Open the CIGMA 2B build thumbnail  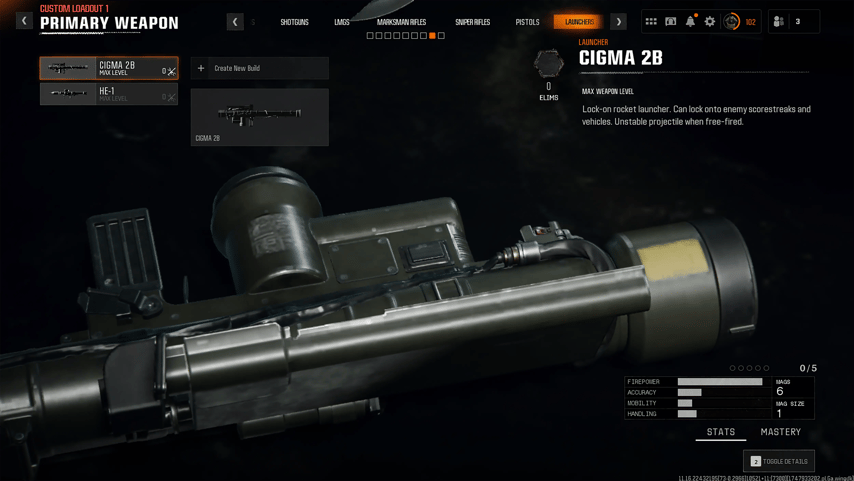tap(259, 117)
